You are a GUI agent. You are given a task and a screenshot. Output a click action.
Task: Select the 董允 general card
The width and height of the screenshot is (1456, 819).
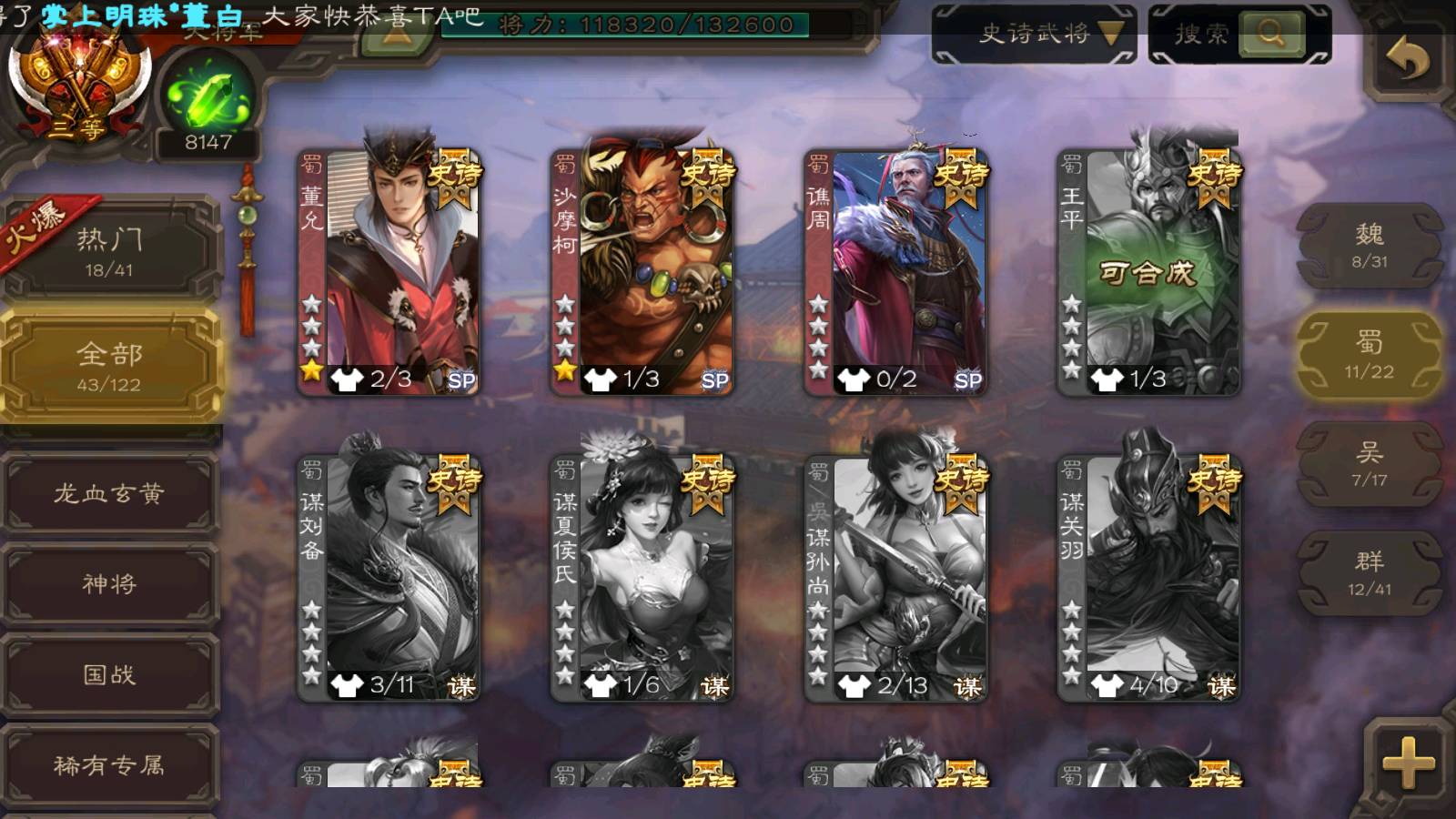click(x=389, y=271)
